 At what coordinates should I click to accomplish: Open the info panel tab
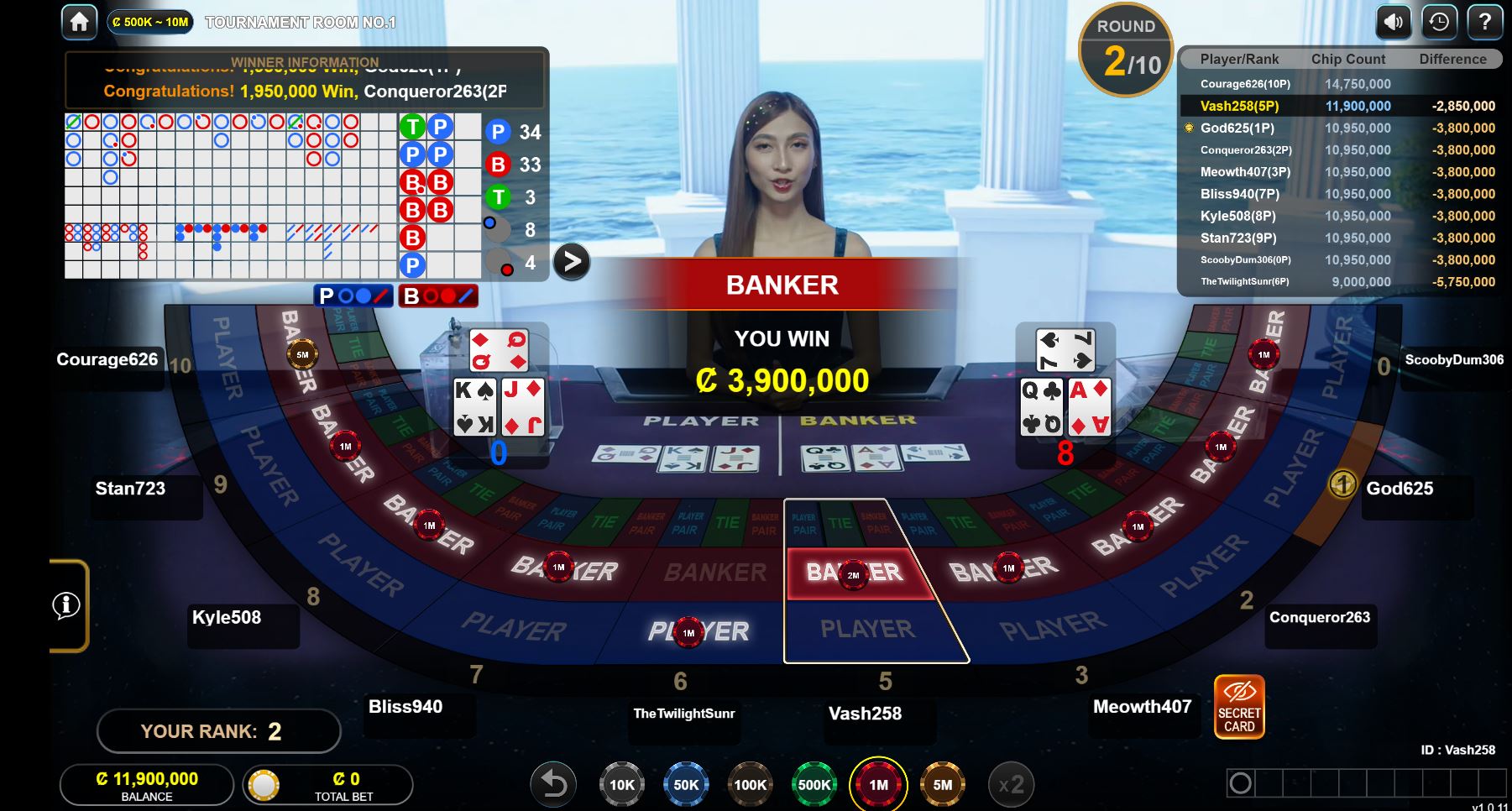67,605
